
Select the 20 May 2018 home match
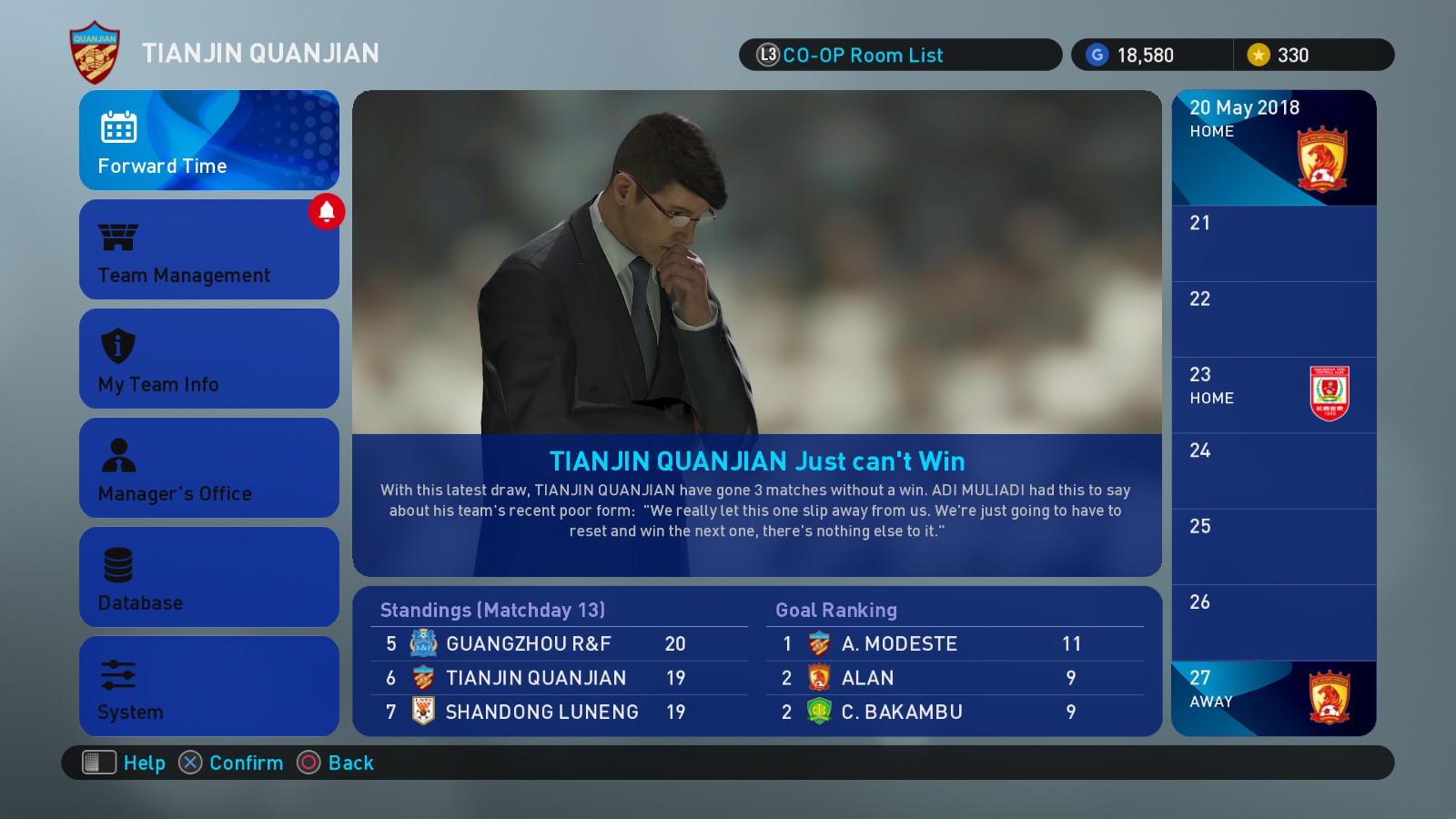point(1273,147)
